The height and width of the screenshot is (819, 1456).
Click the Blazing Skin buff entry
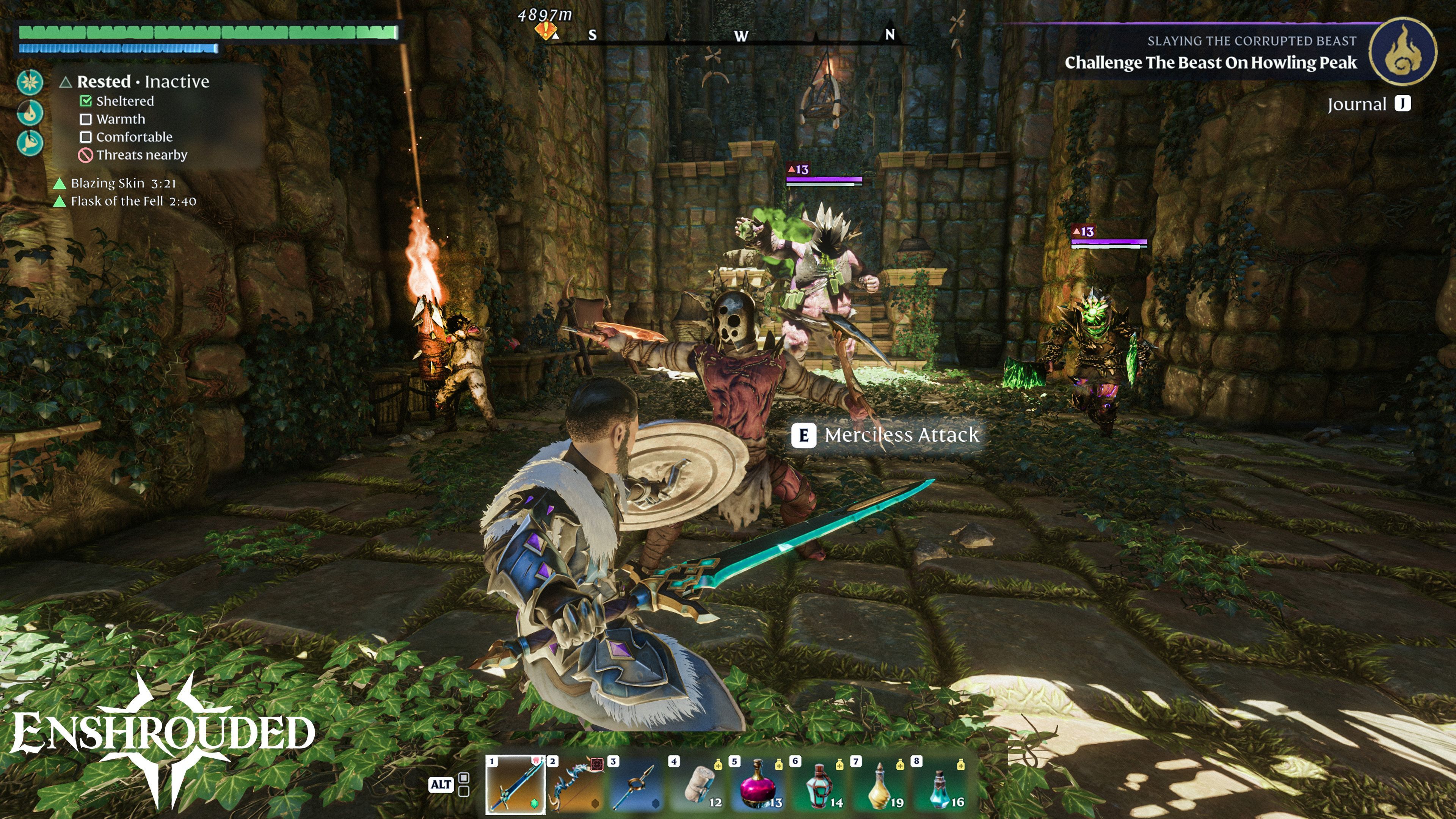click(x=123, y=183)
